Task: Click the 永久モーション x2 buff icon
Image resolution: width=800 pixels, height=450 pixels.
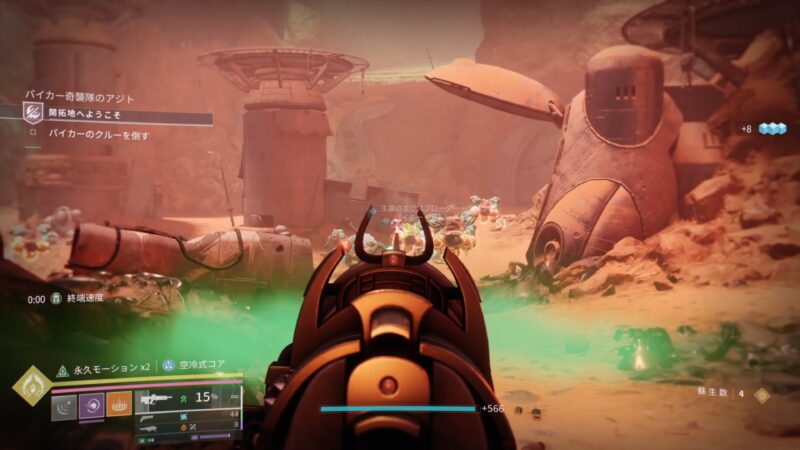Action: [62, 368]
